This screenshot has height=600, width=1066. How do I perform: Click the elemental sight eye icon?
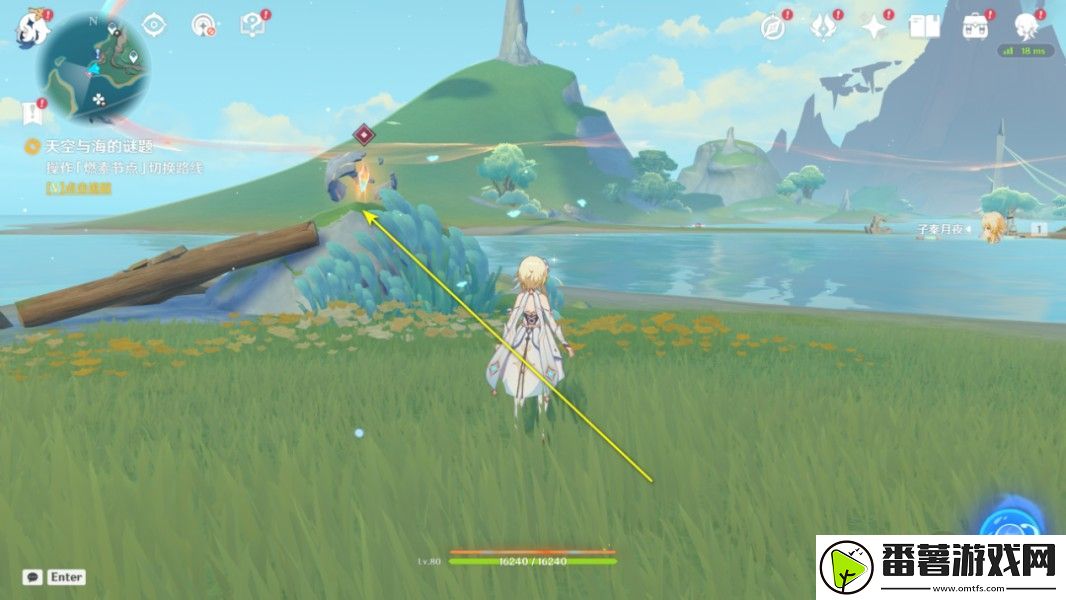153,25
